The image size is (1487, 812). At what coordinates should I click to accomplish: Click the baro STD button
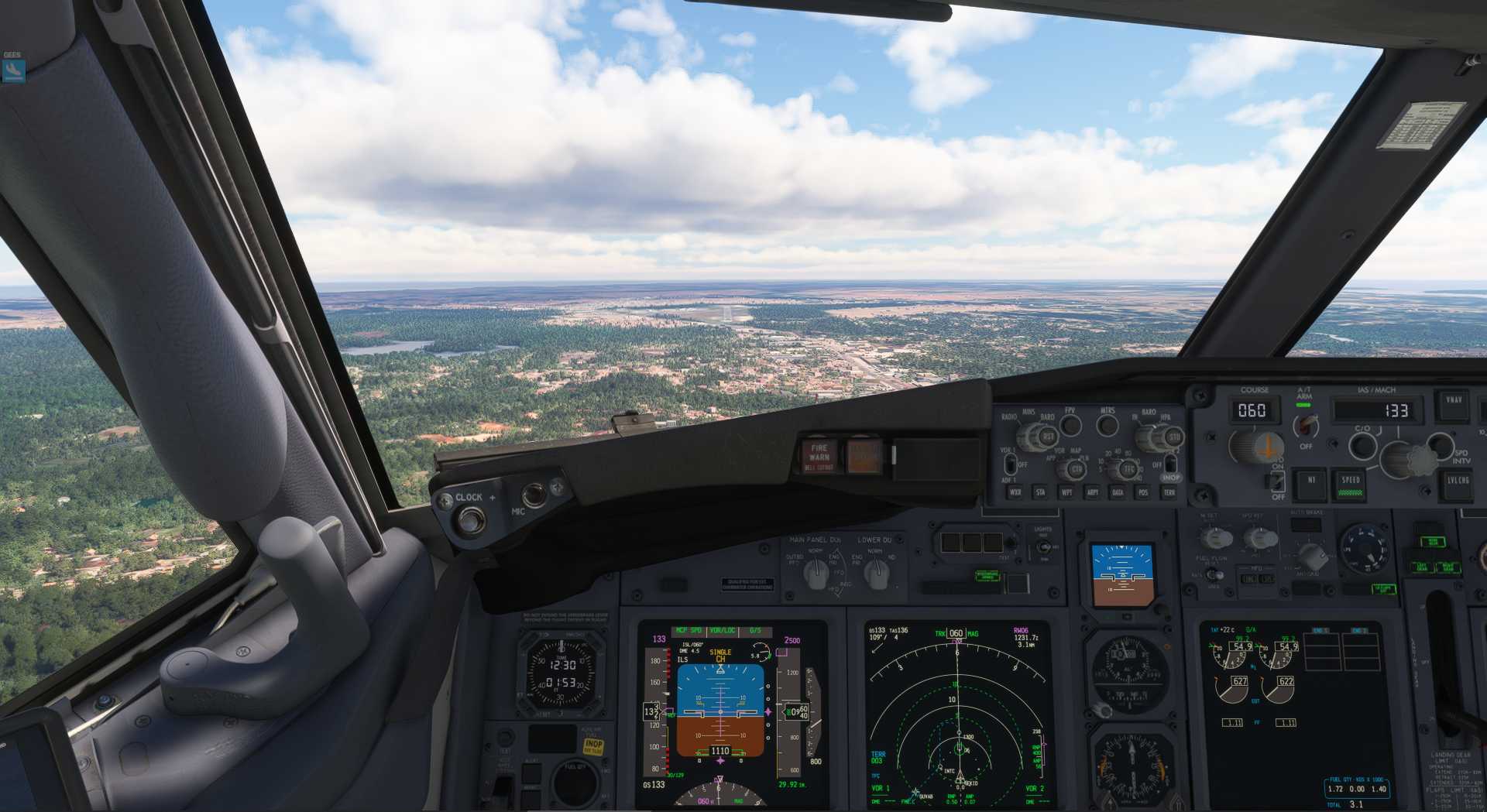pos(1173,437)
